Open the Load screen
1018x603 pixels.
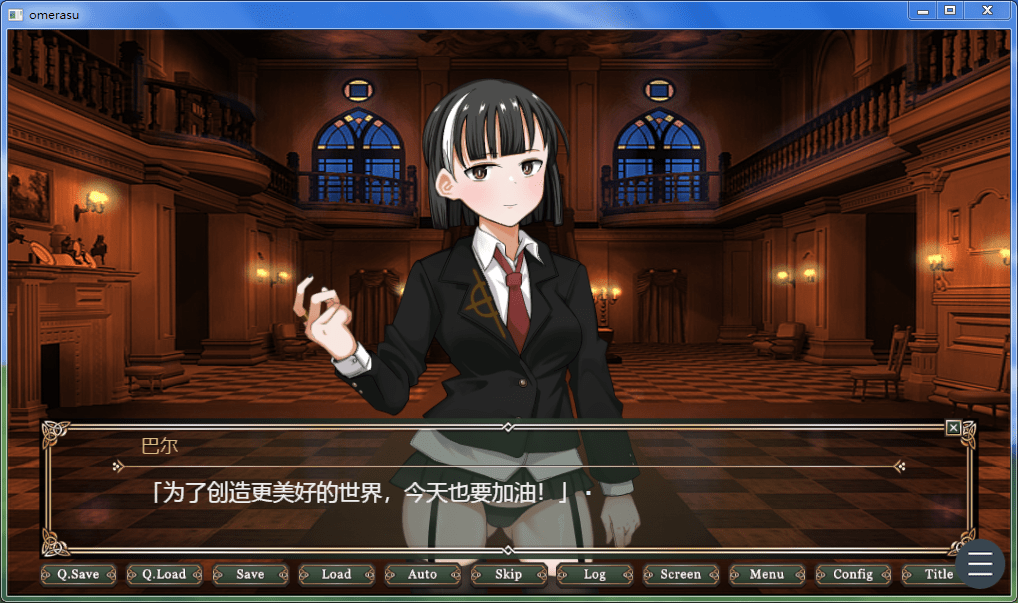pos(336,574)
